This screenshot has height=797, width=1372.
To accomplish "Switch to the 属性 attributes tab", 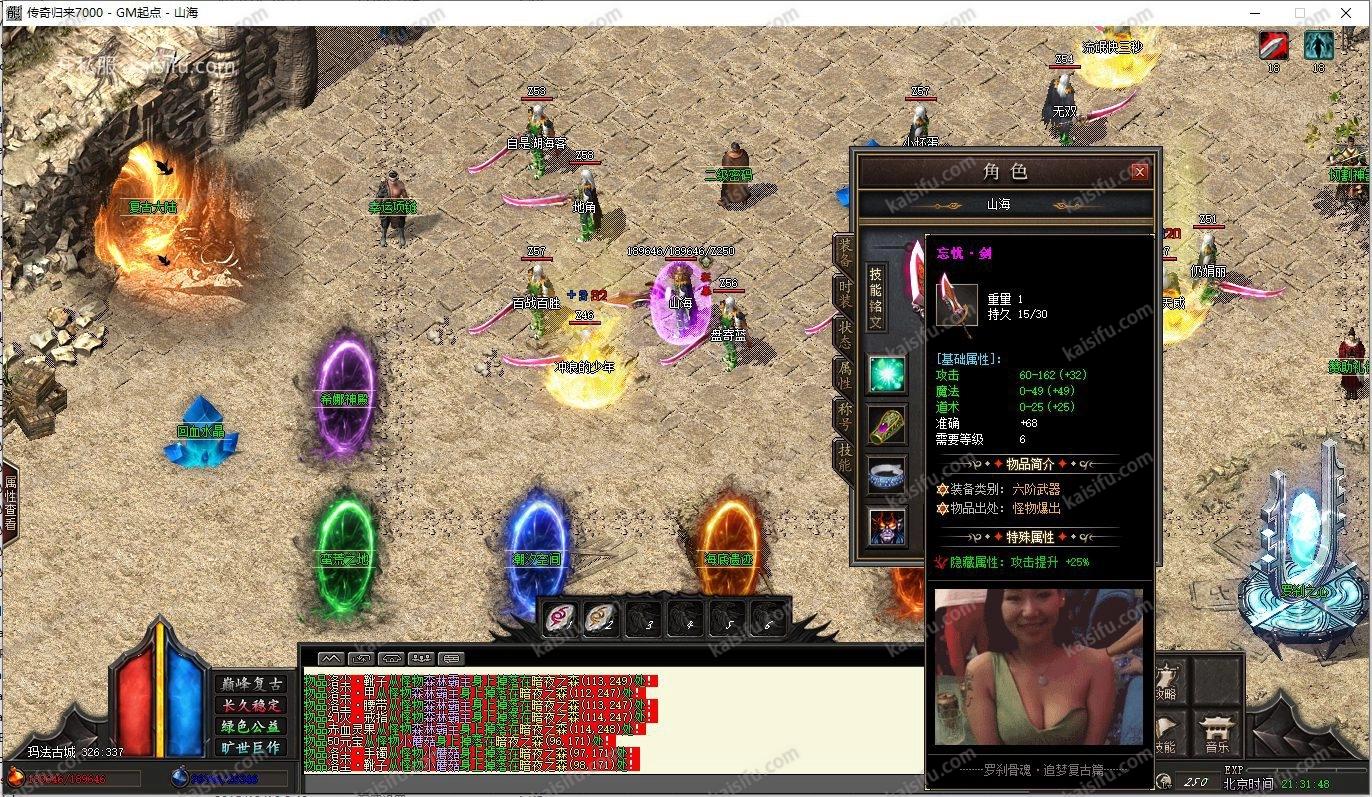I will pos(845,374).
